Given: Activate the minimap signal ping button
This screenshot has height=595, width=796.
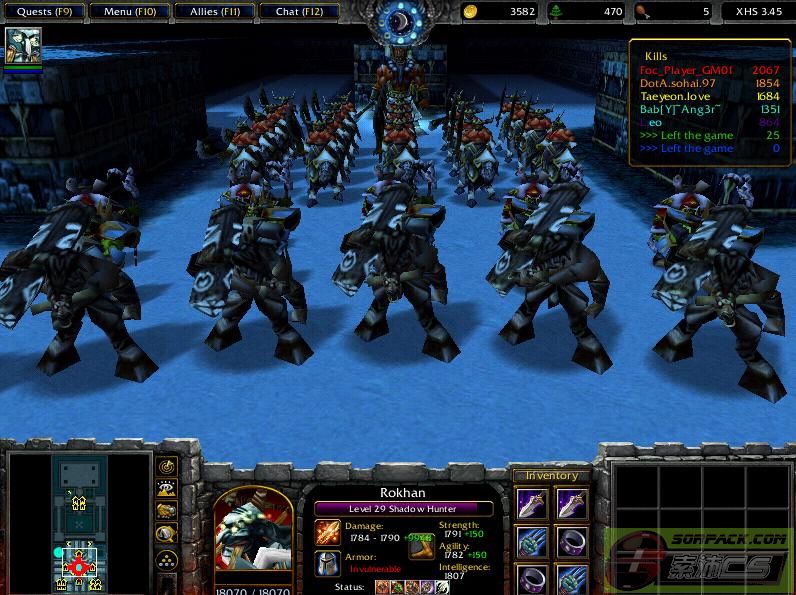Looking at the screenshot, I should 166,466.
